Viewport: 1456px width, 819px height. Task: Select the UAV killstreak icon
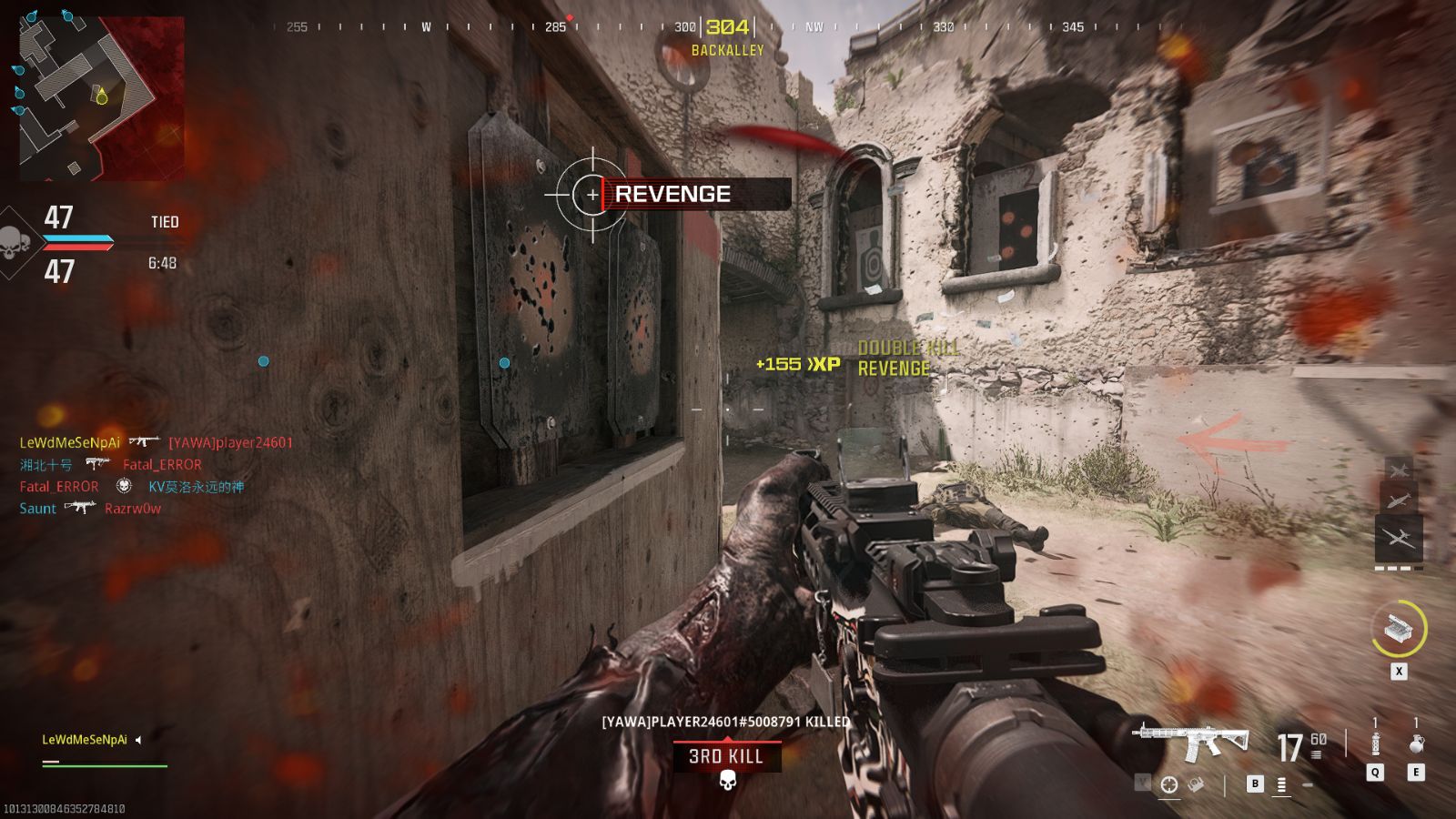pyautogui.click(x=1400, y=469)
